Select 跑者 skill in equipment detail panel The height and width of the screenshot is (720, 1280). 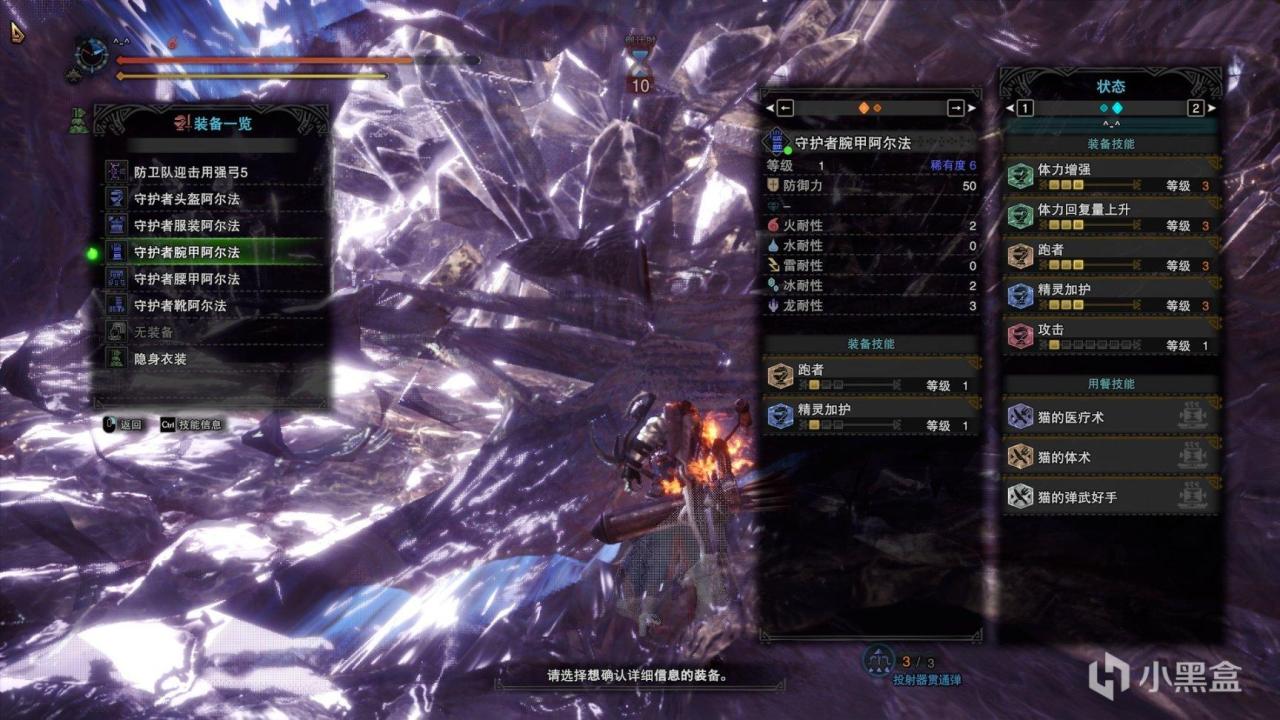tap(870, 376)
